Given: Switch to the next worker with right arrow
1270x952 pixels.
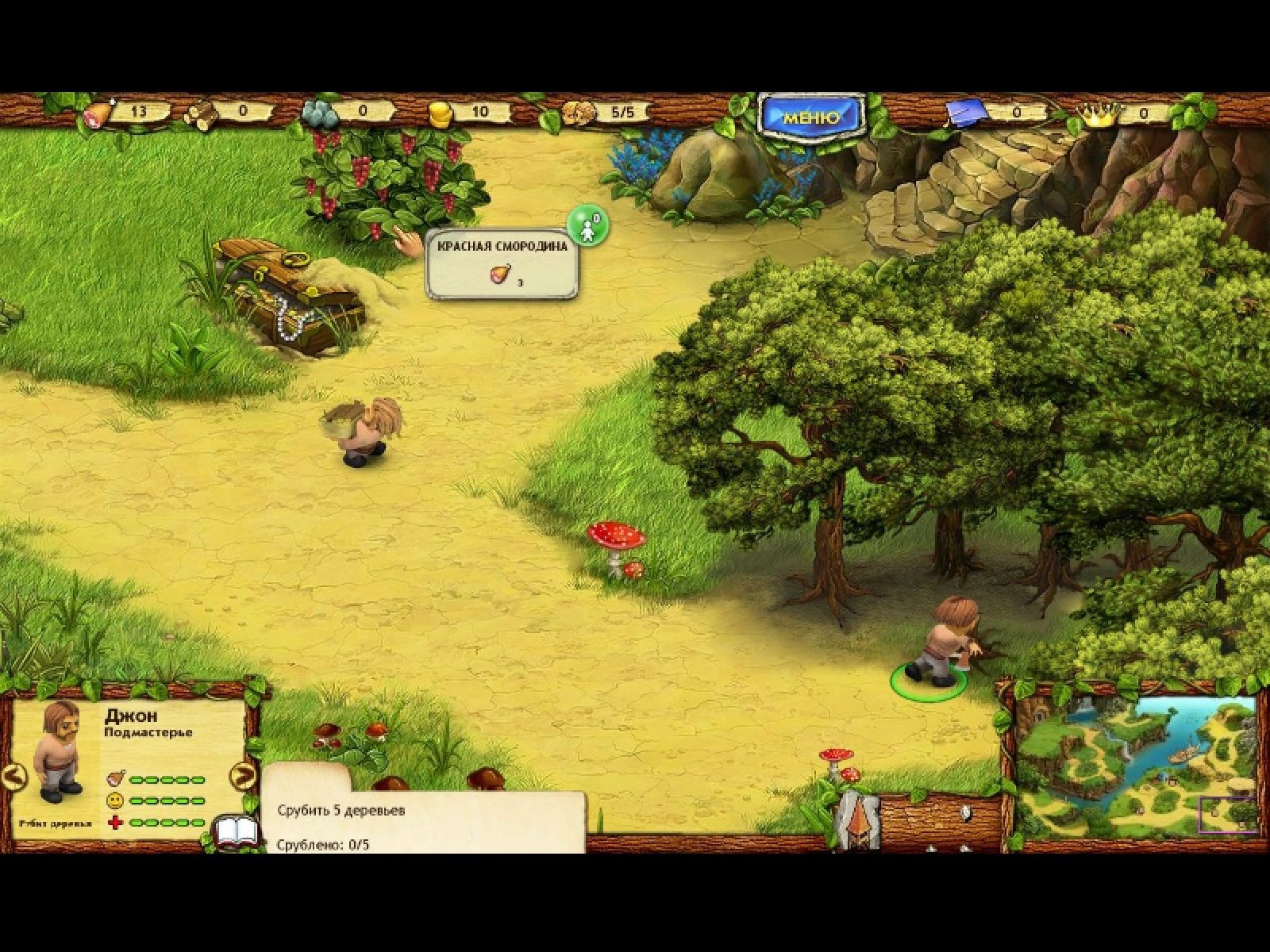Looking at the screenshot, I should click(x=243, y=776).
